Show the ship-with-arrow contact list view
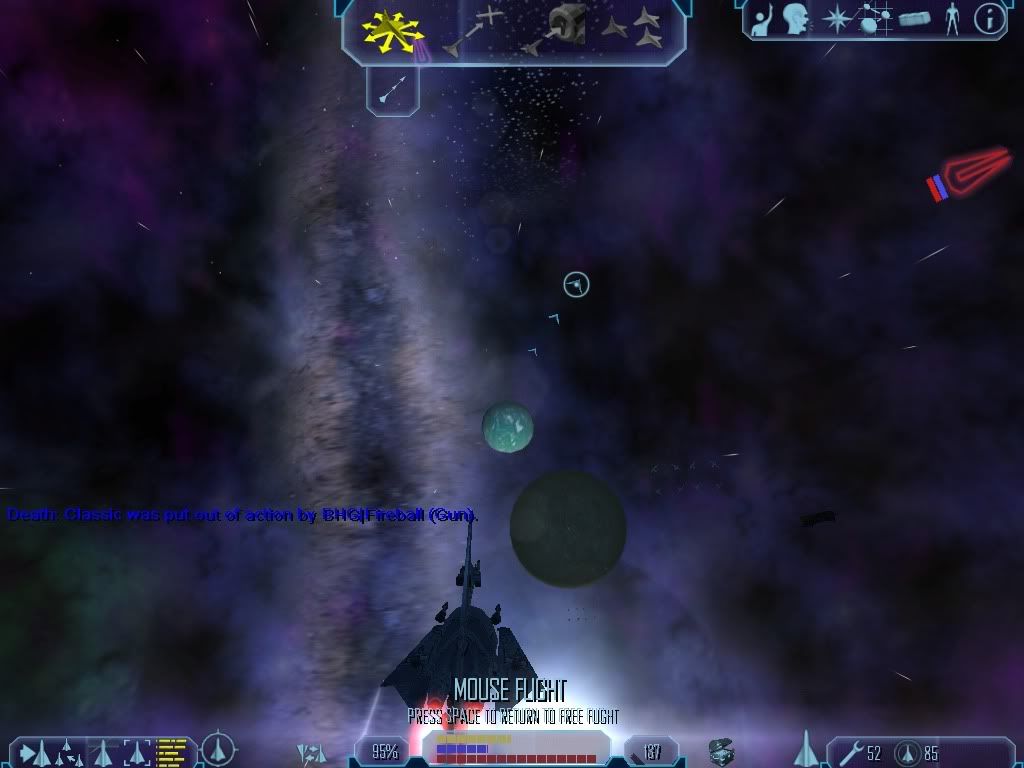The width and height of the screenshot is (1024, 768). click(x=36, y=750)
